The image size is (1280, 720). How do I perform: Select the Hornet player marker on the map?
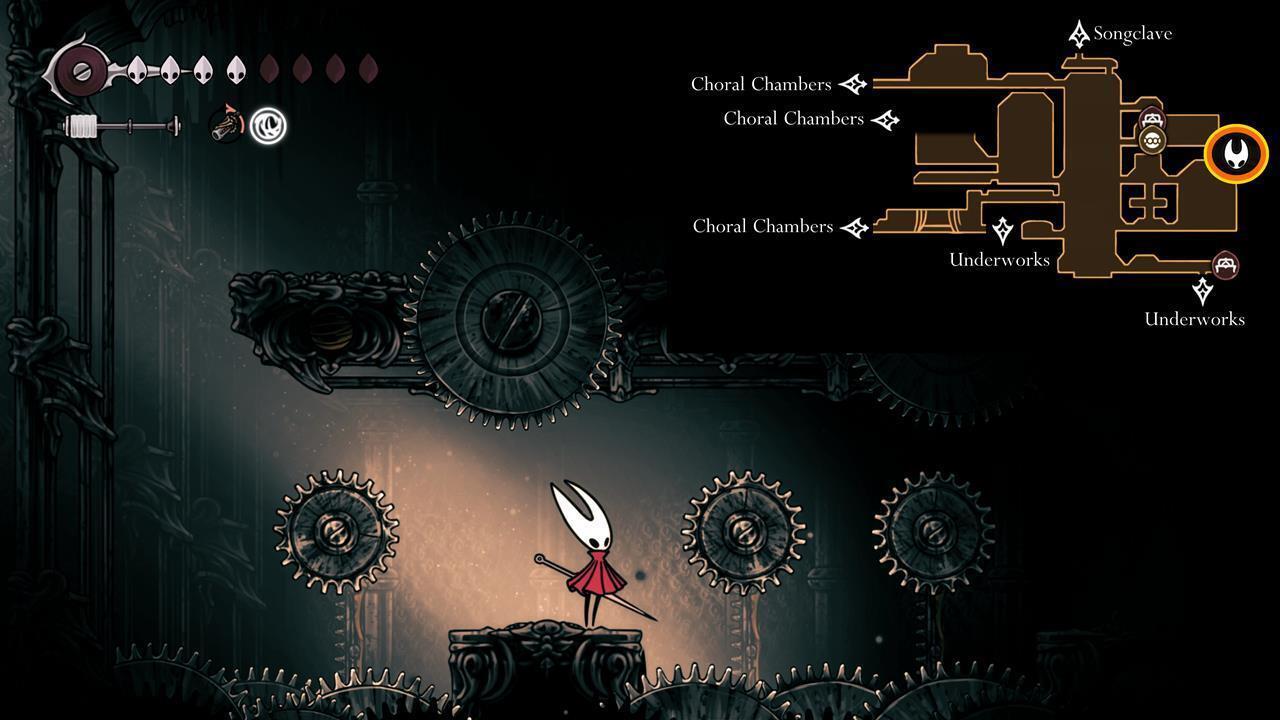click(1235, 154)
